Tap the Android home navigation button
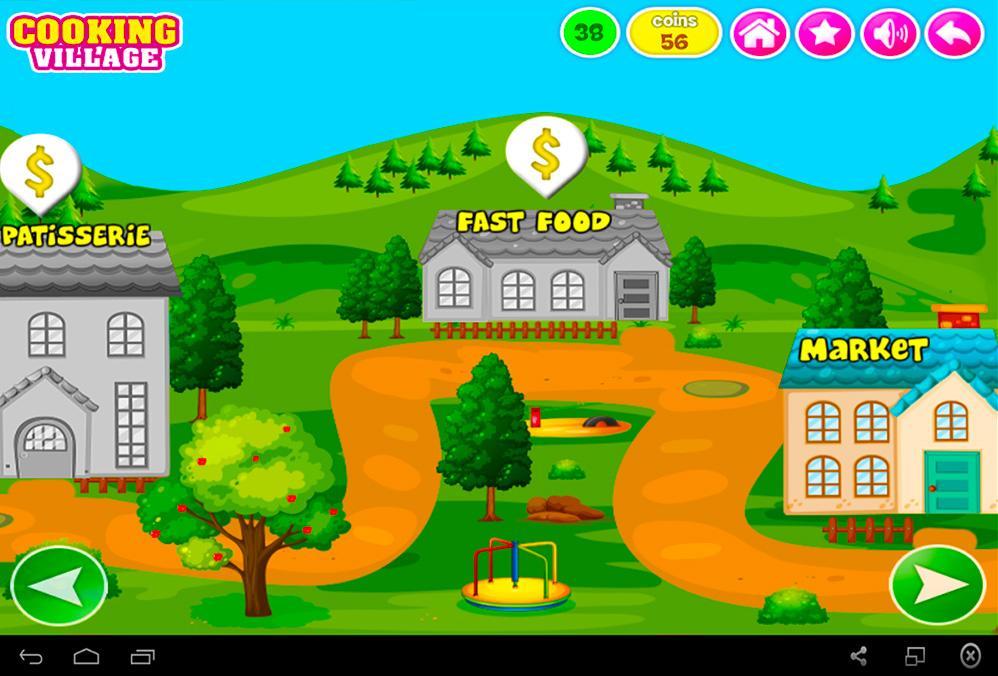 coord(87,657)
